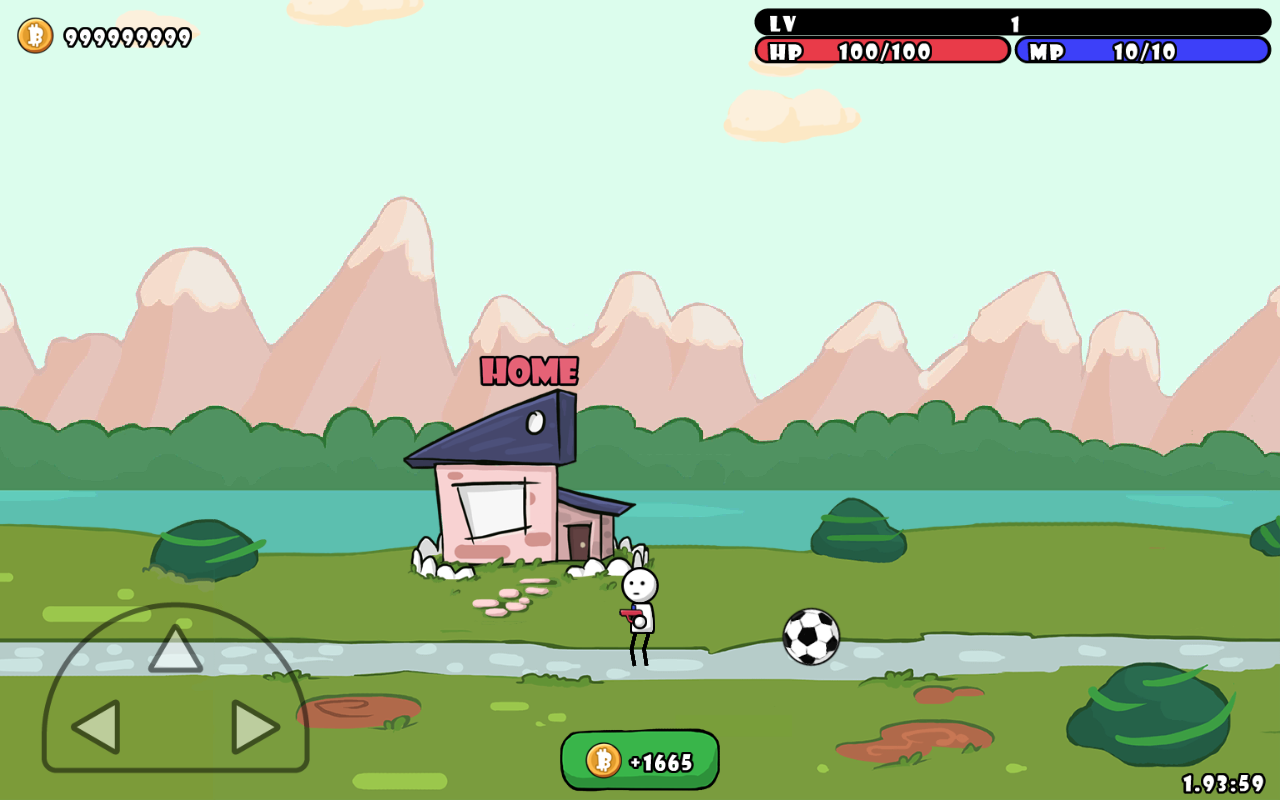Tap the right arrow movement control
The image size is (1280, 800).
click(254, 727)
